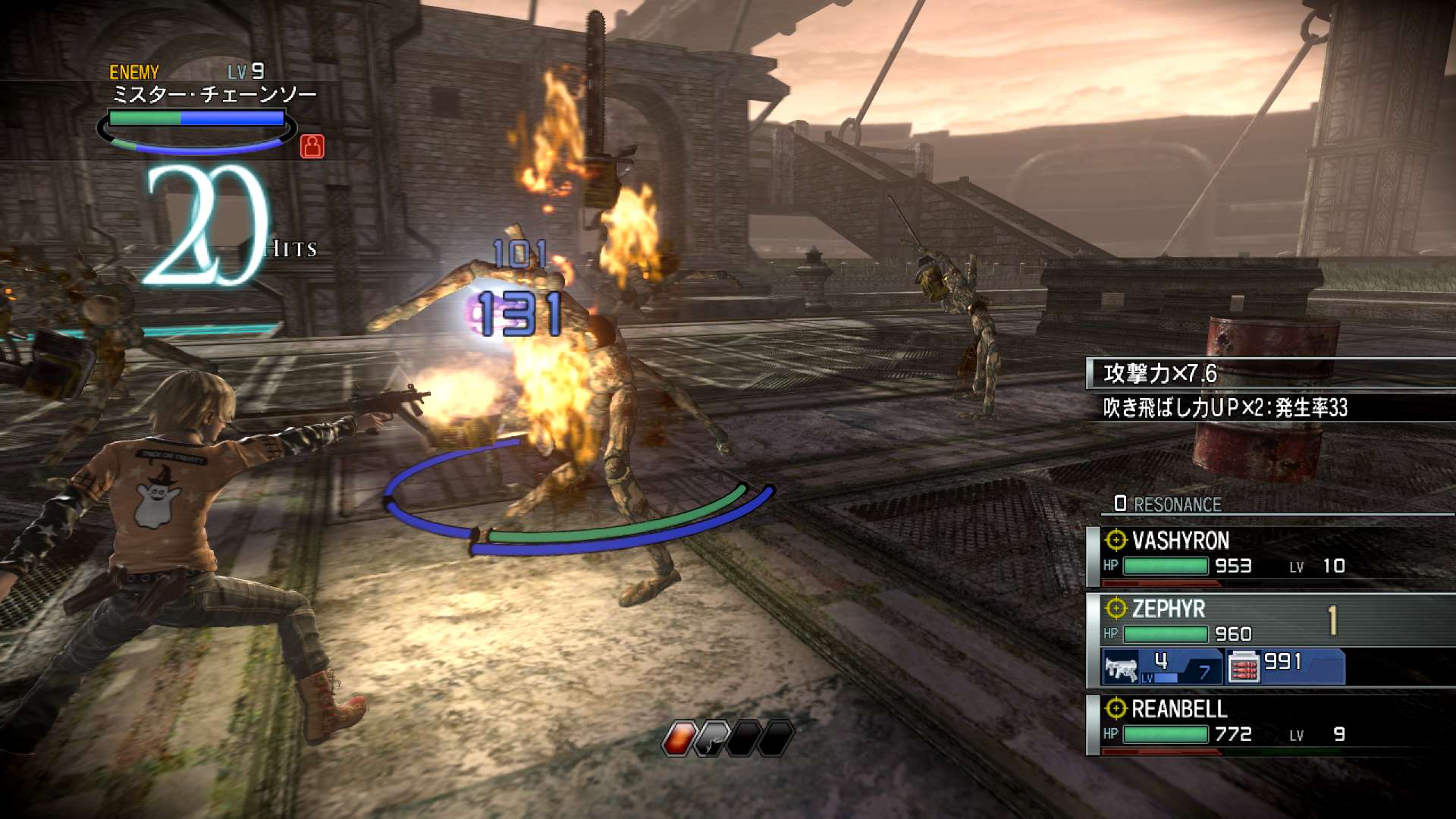Click Zephyr's submachine gun weapon icon
Viewport: 1456px width, 819px height.
[1122, 668]
